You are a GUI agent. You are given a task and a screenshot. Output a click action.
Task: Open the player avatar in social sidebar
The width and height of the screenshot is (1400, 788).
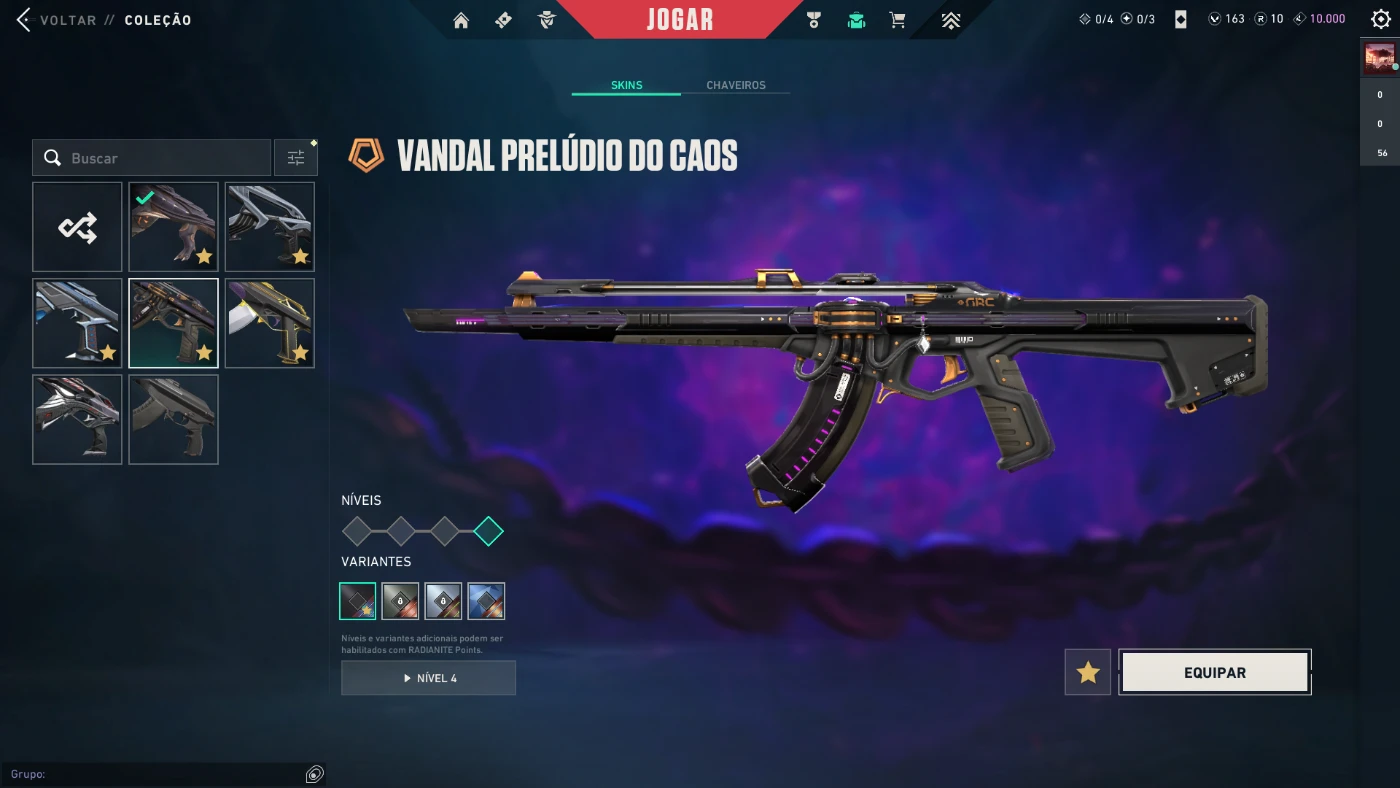[x=1380, y=59]
